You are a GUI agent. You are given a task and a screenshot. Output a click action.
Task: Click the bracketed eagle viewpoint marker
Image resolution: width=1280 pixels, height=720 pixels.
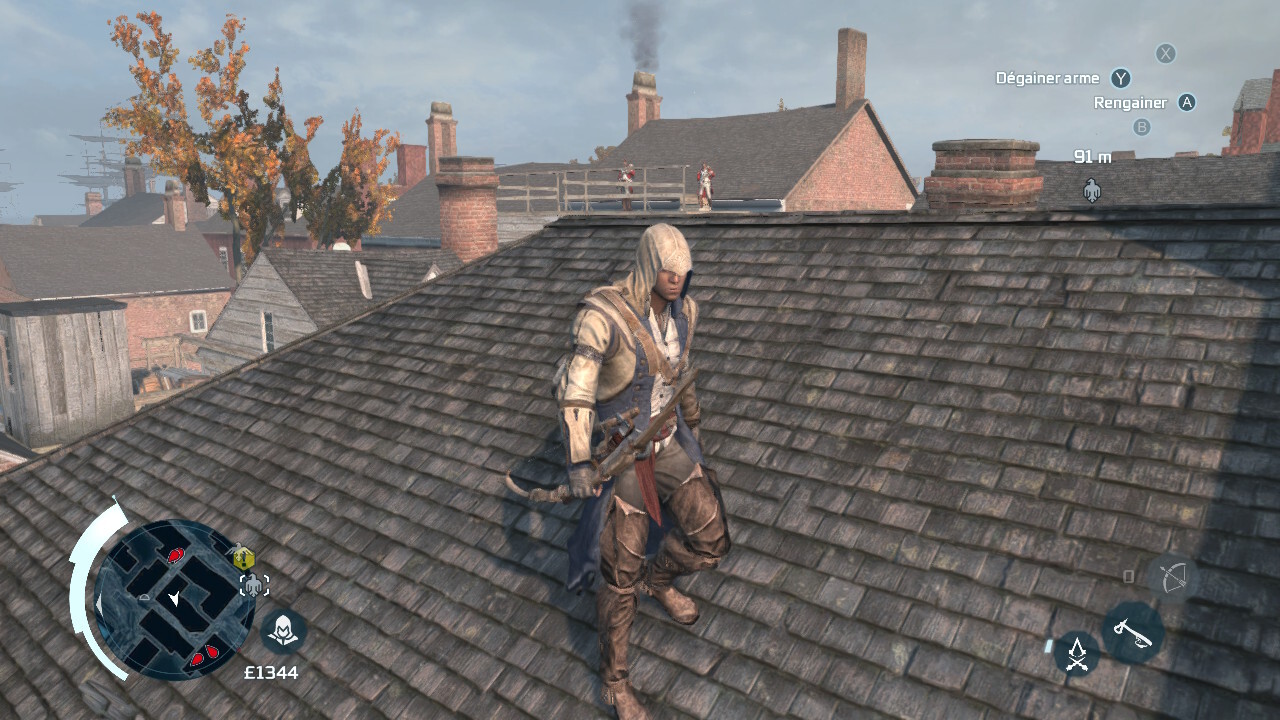tap(254, 585)
